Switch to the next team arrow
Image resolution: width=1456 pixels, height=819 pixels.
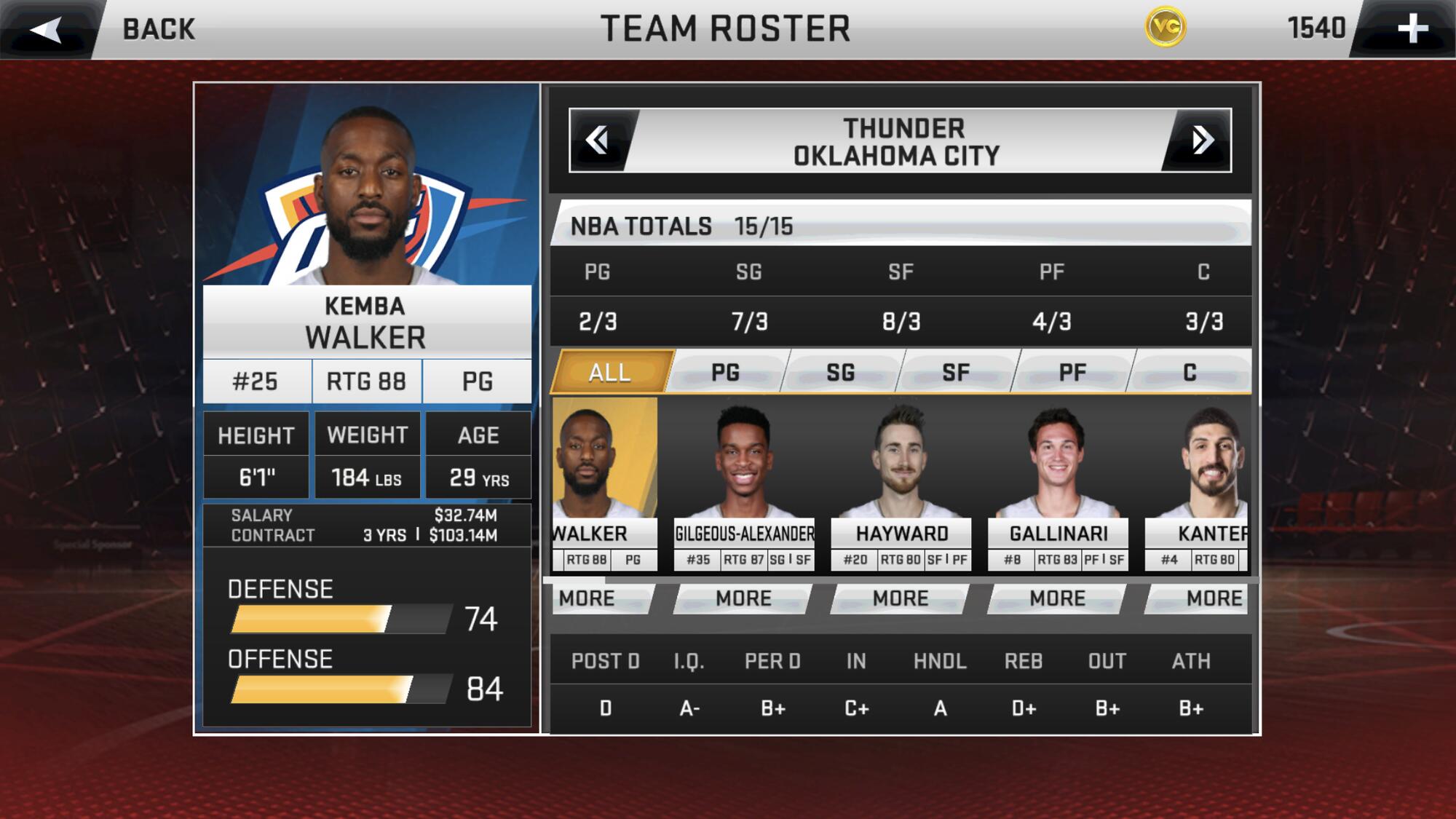[1202, 140]
